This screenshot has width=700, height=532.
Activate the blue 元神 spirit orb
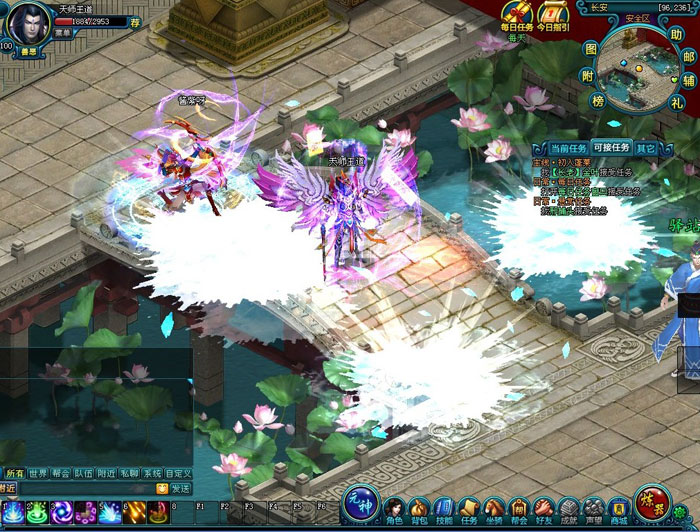point(361,501)
